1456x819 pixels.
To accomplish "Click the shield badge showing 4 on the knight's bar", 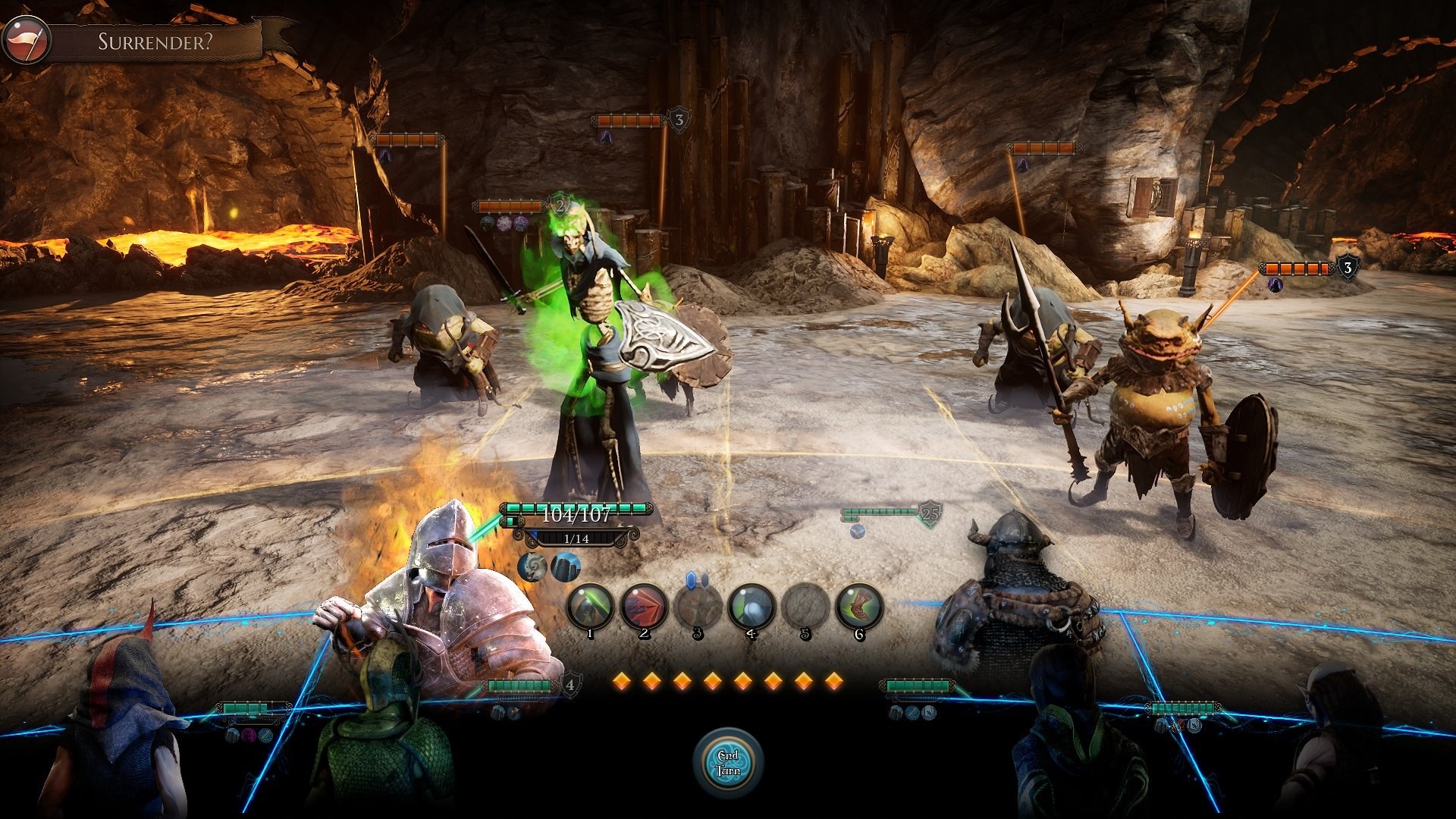I will tap(570, 686).
